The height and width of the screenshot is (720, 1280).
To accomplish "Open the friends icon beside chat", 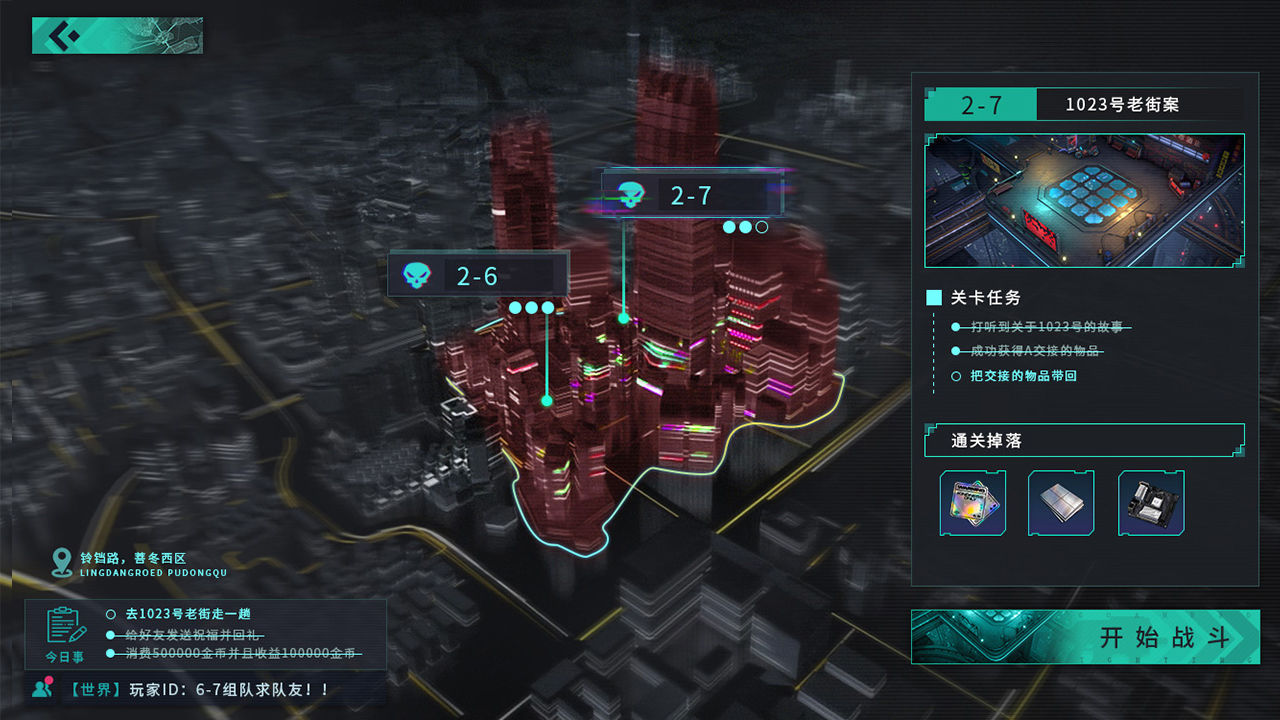I will coord(42,688).
